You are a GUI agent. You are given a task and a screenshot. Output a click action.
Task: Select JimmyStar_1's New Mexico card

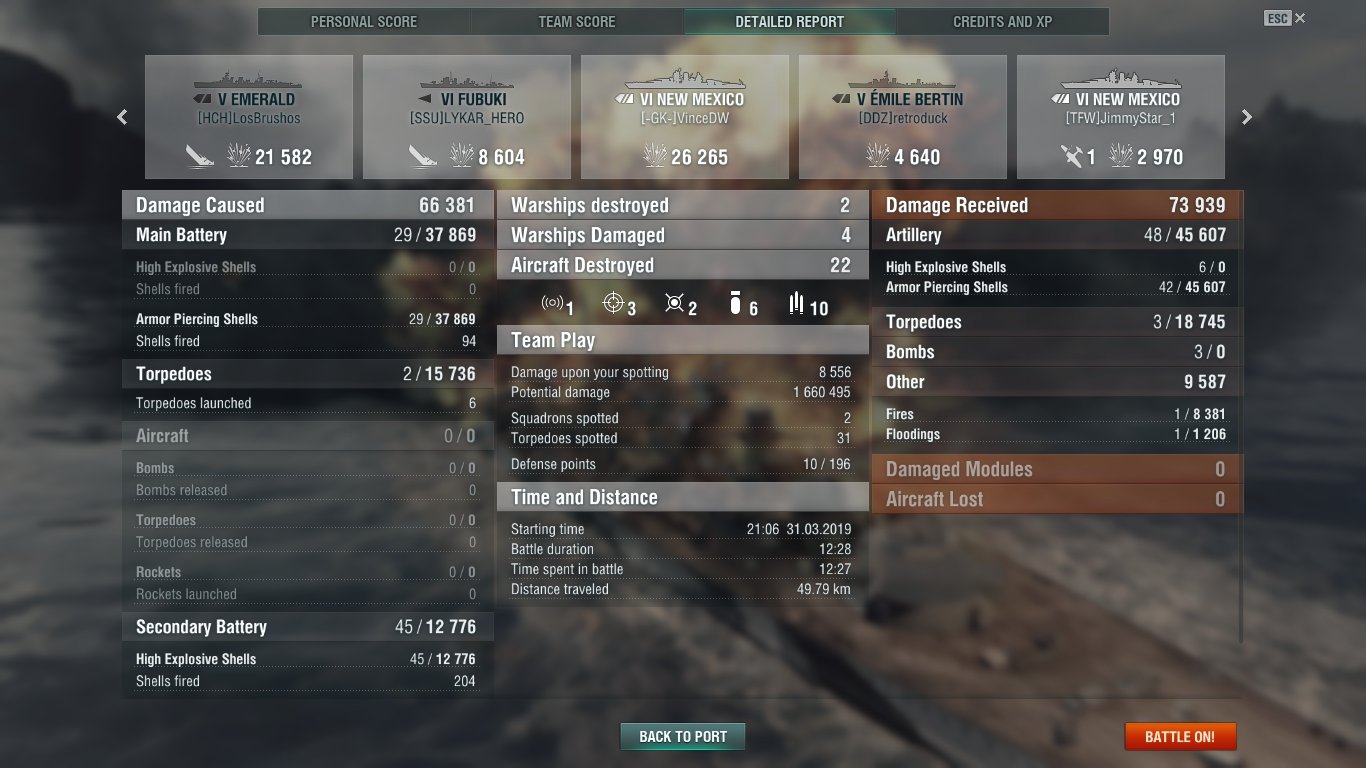pos(1121,117)
